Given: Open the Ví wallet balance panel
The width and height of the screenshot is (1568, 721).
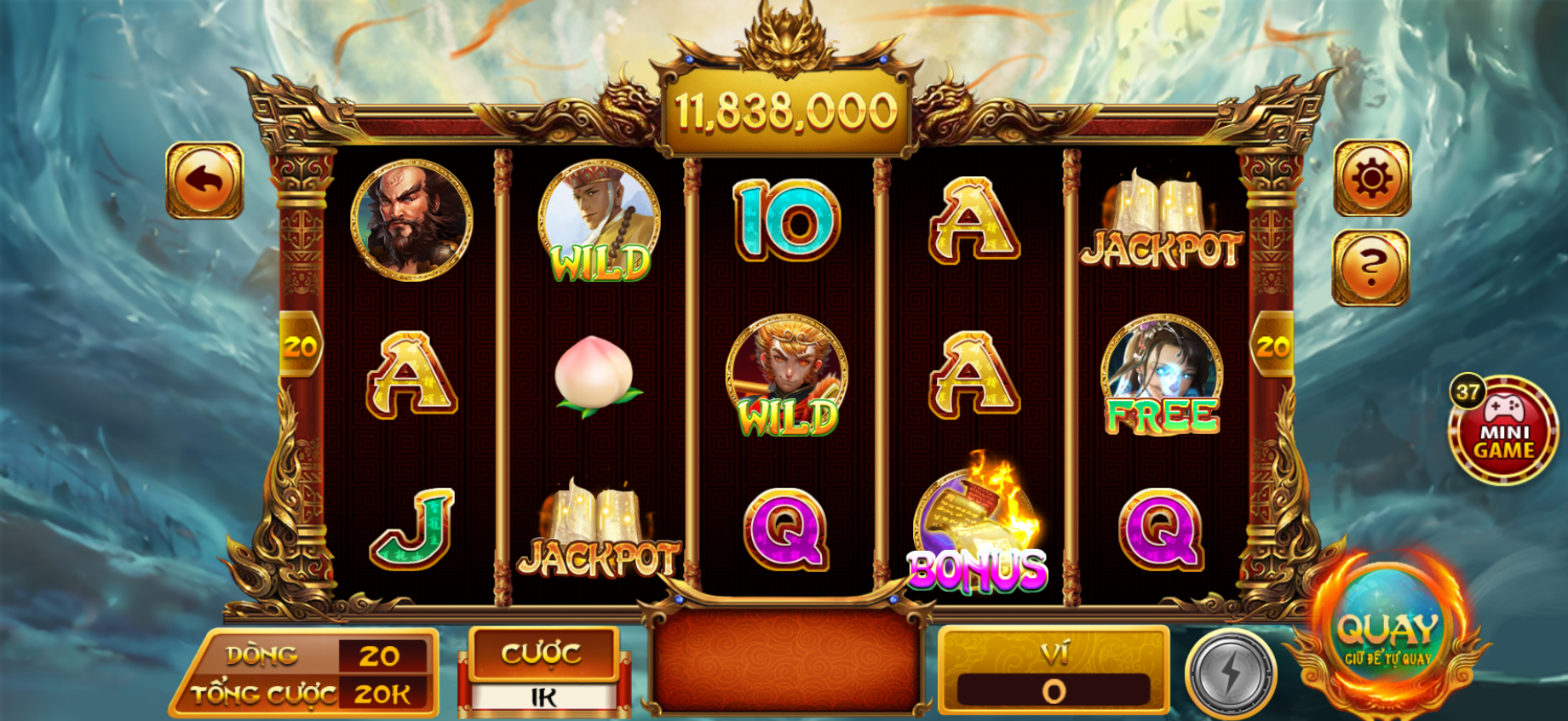Looking at the screenshot, I should [1054, 672].
